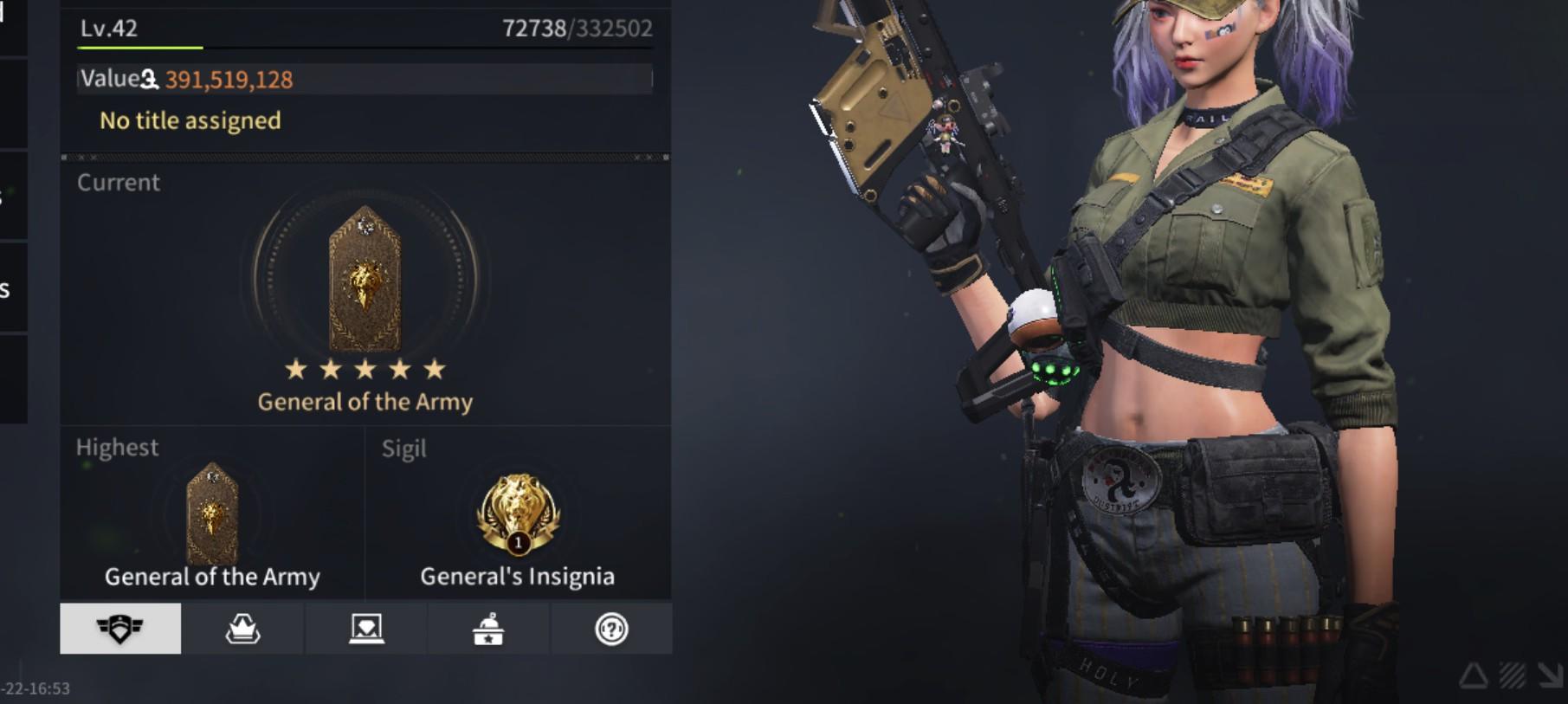
Task: Select the winged shield rank tab
Action: (x=120, y=629)
